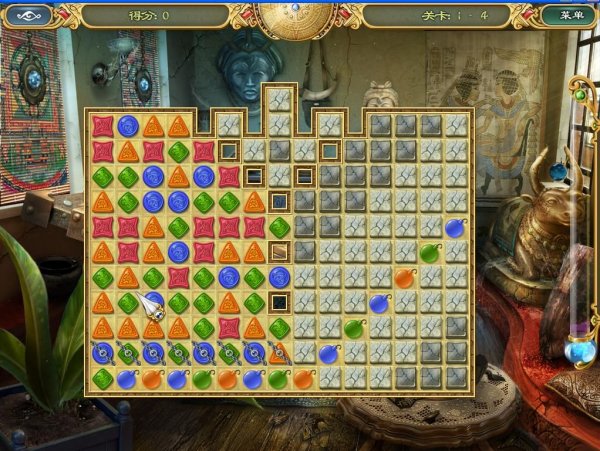Screen dimensions: 600x451
Task: Open the 菜单 menu button
Action: (570, 15)
